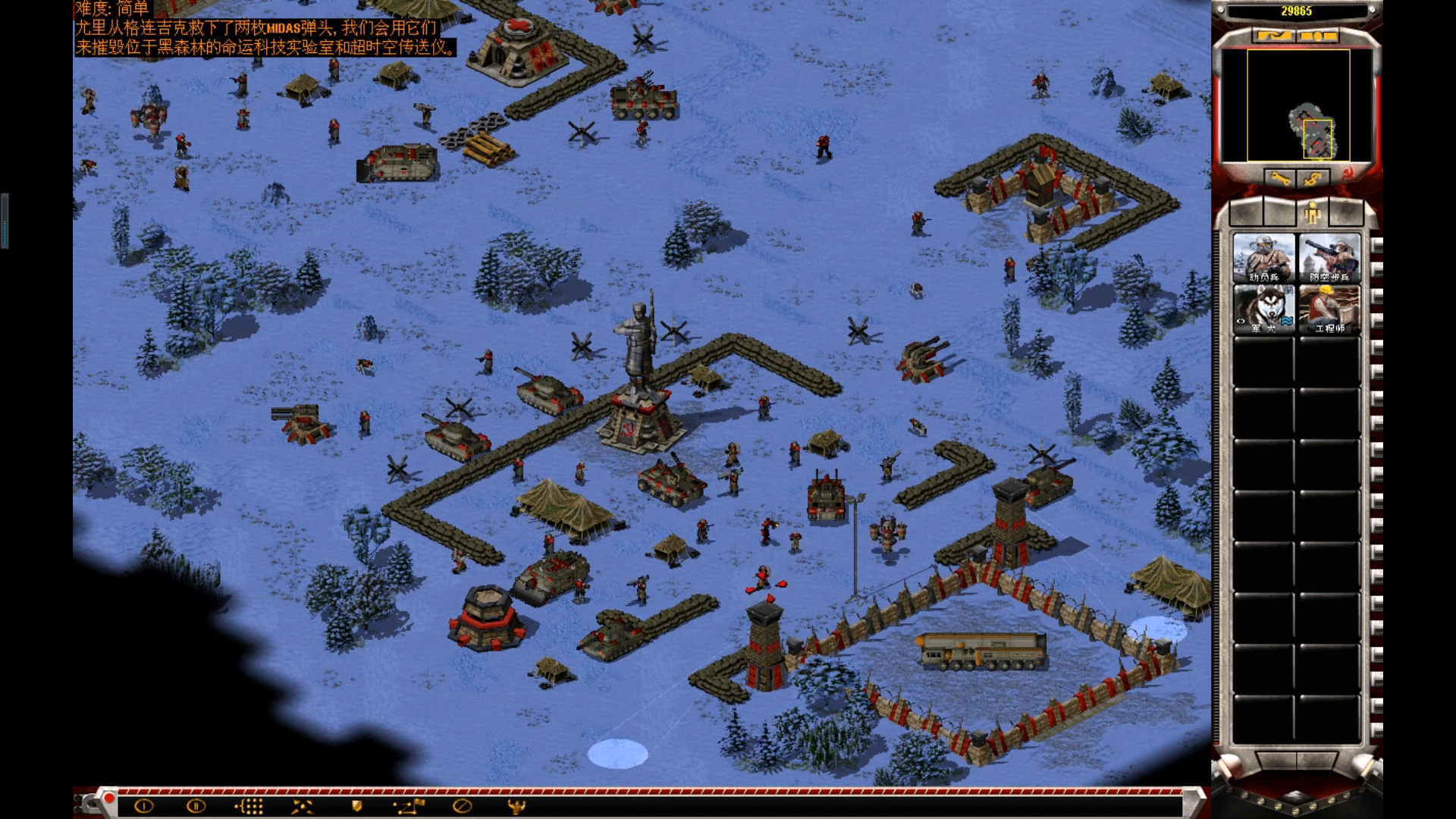Open the diplomacy panel above the radar

tap(1274, 36)
